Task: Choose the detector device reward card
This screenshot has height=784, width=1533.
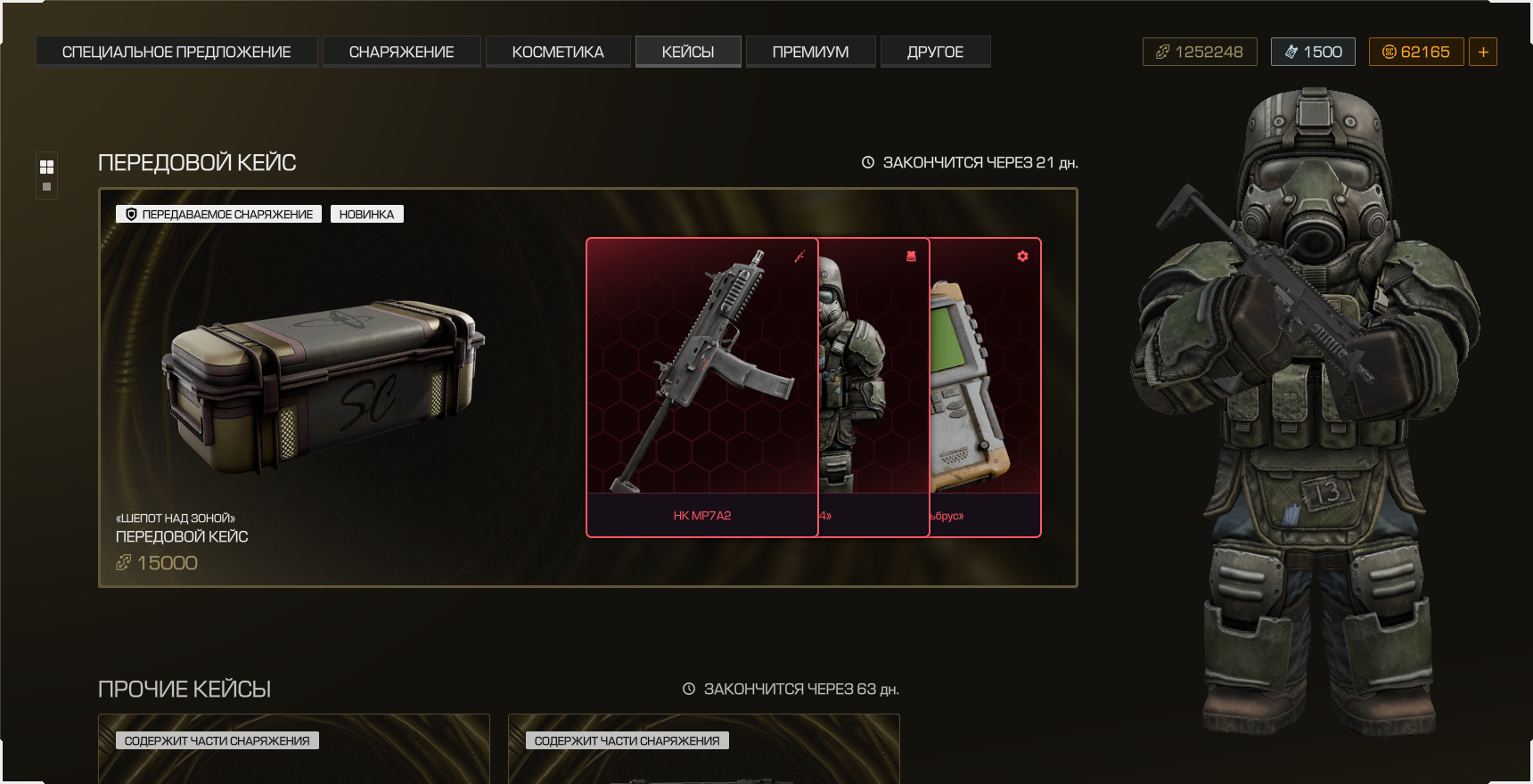Action: (x=985, y=388)
